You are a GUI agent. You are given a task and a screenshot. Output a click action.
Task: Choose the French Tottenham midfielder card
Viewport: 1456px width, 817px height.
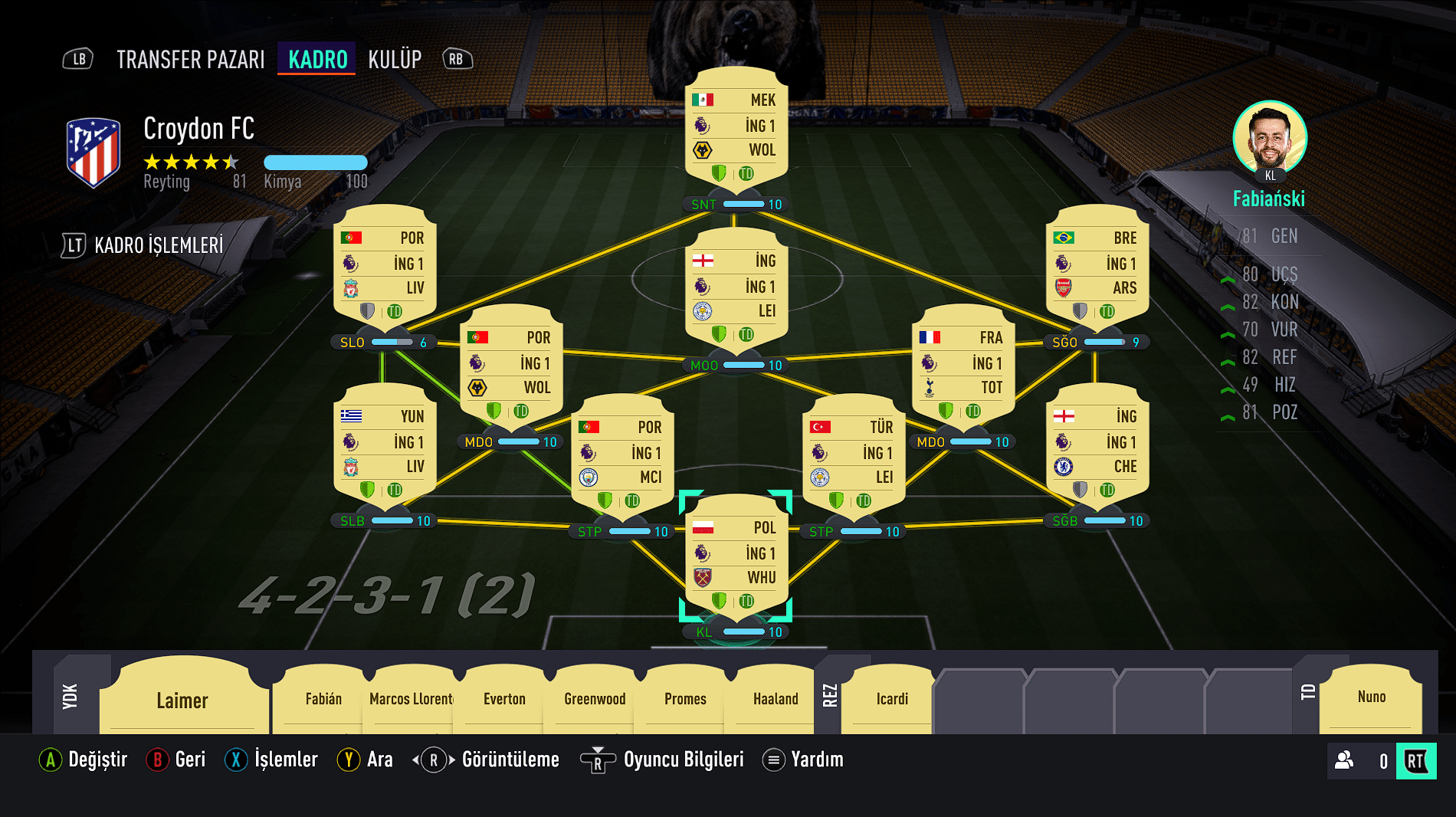[963, 368]
